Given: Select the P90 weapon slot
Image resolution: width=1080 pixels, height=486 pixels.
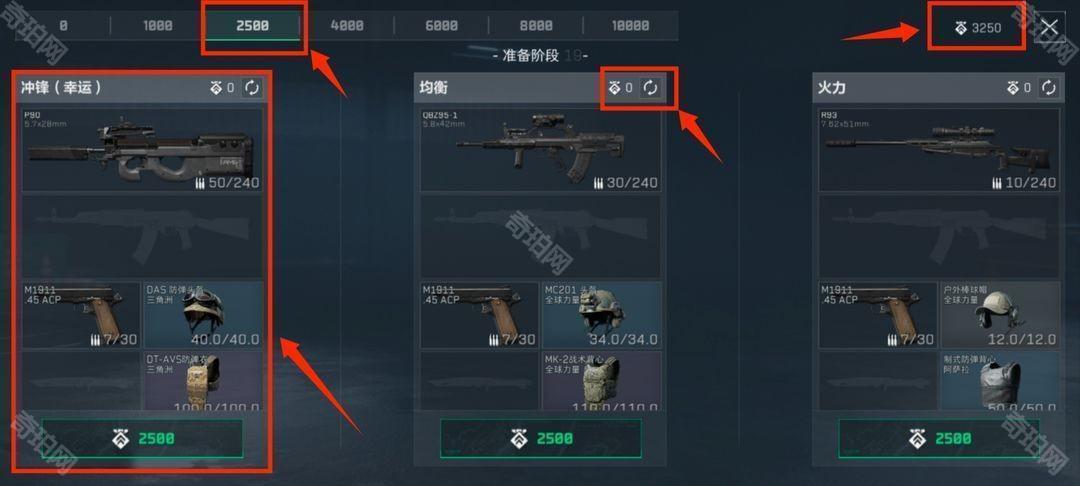Looking at the screenshot, I should click(x=142, y=150).
